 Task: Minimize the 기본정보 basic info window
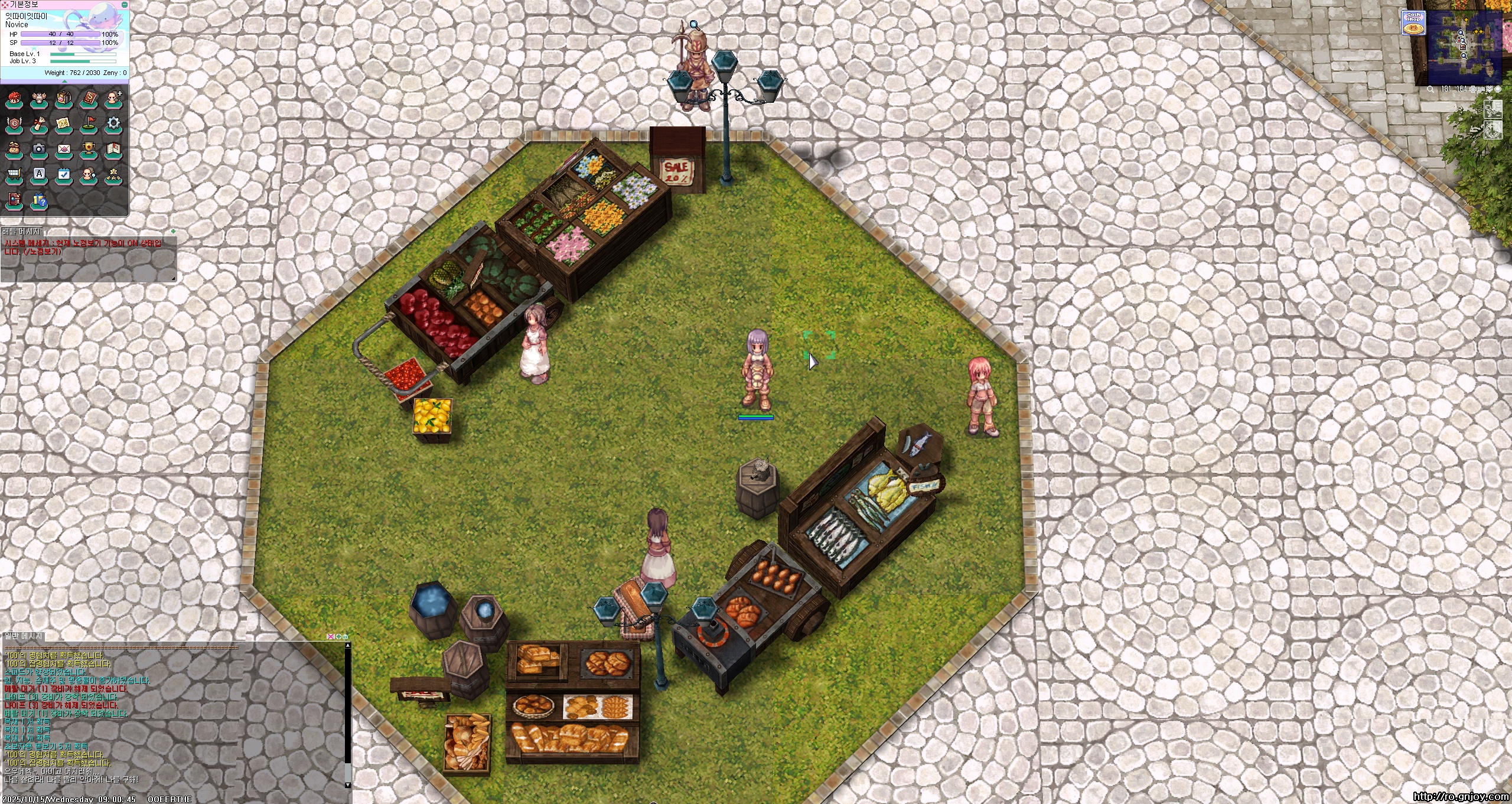point(125,4)
